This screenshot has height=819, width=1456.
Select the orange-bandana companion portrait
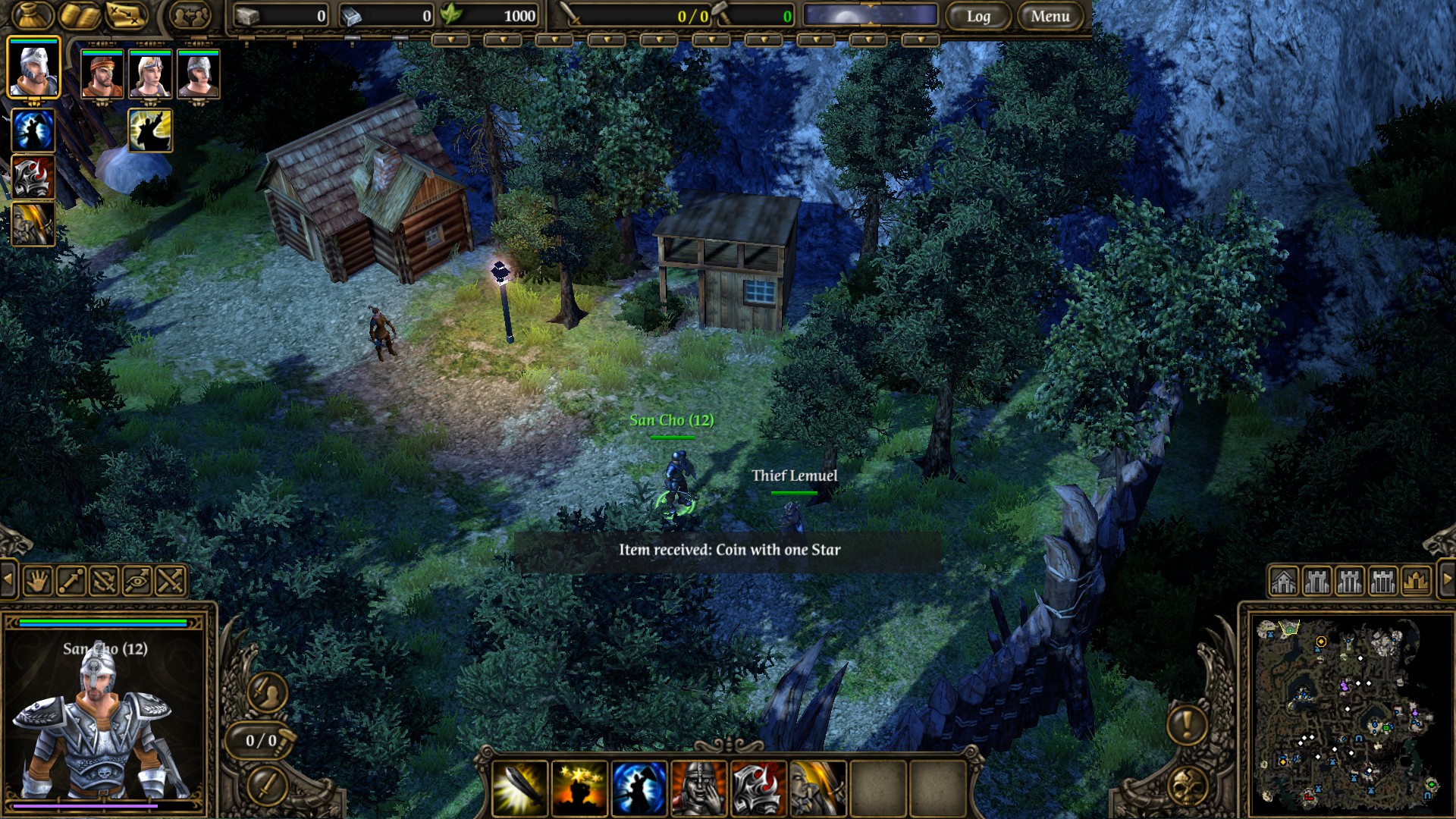[x=102, y=74]
